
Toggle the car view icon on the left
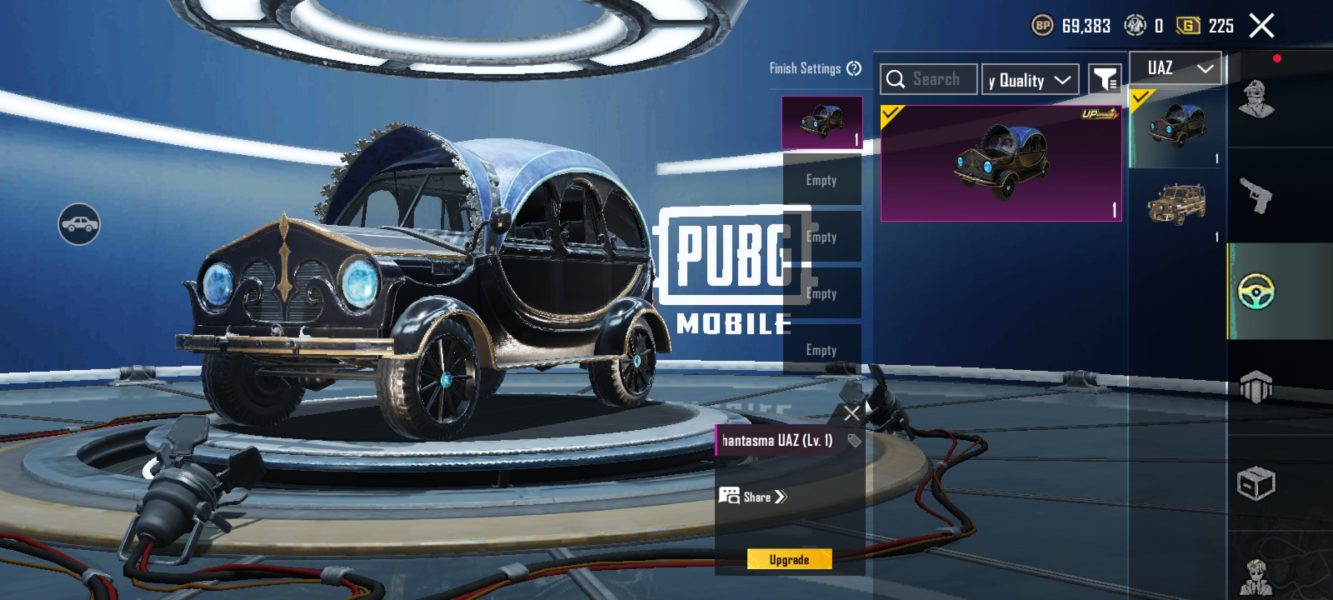tap(79, 225)
